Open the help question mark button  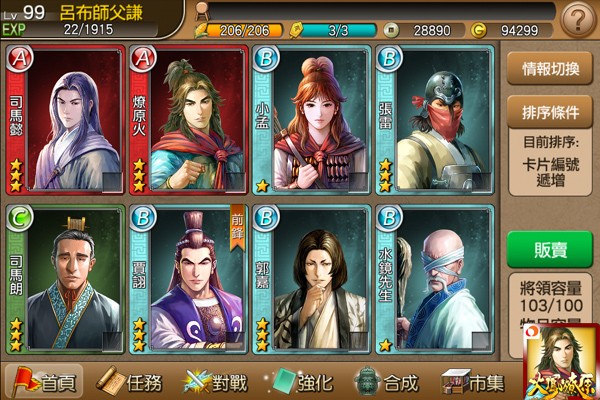coord(577,19)
